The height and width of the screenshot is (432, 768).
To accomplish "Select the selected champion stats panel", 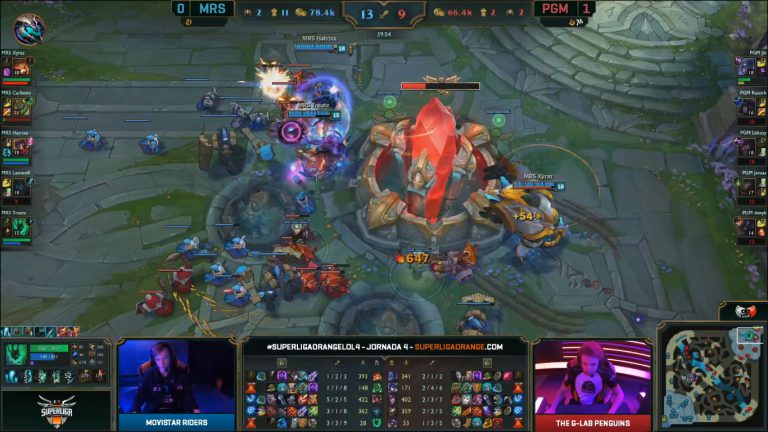I will [56, 362].
